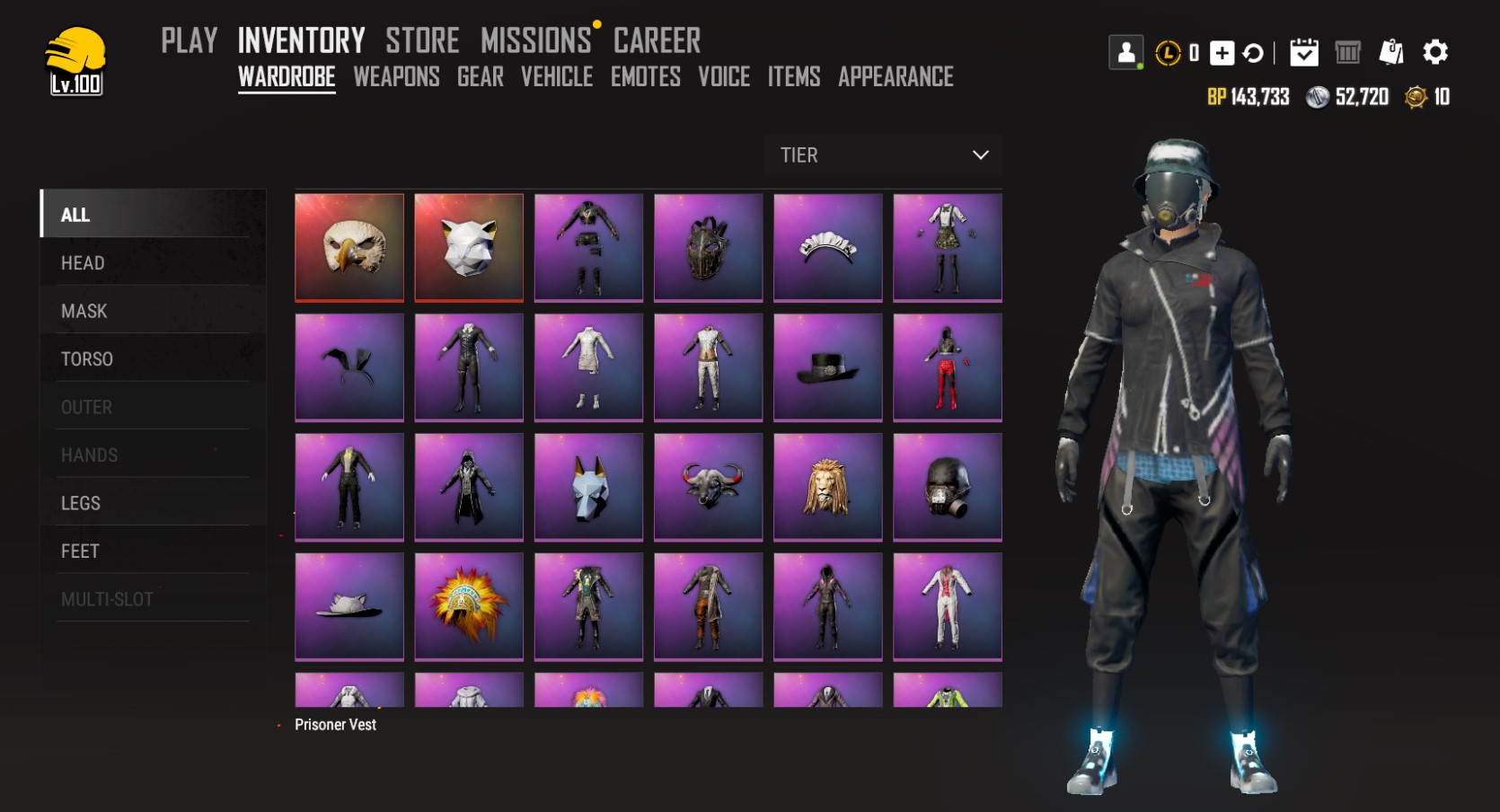Open the settings gear menu
This screenshot has width=1500, height=812.
(1435, 53)
